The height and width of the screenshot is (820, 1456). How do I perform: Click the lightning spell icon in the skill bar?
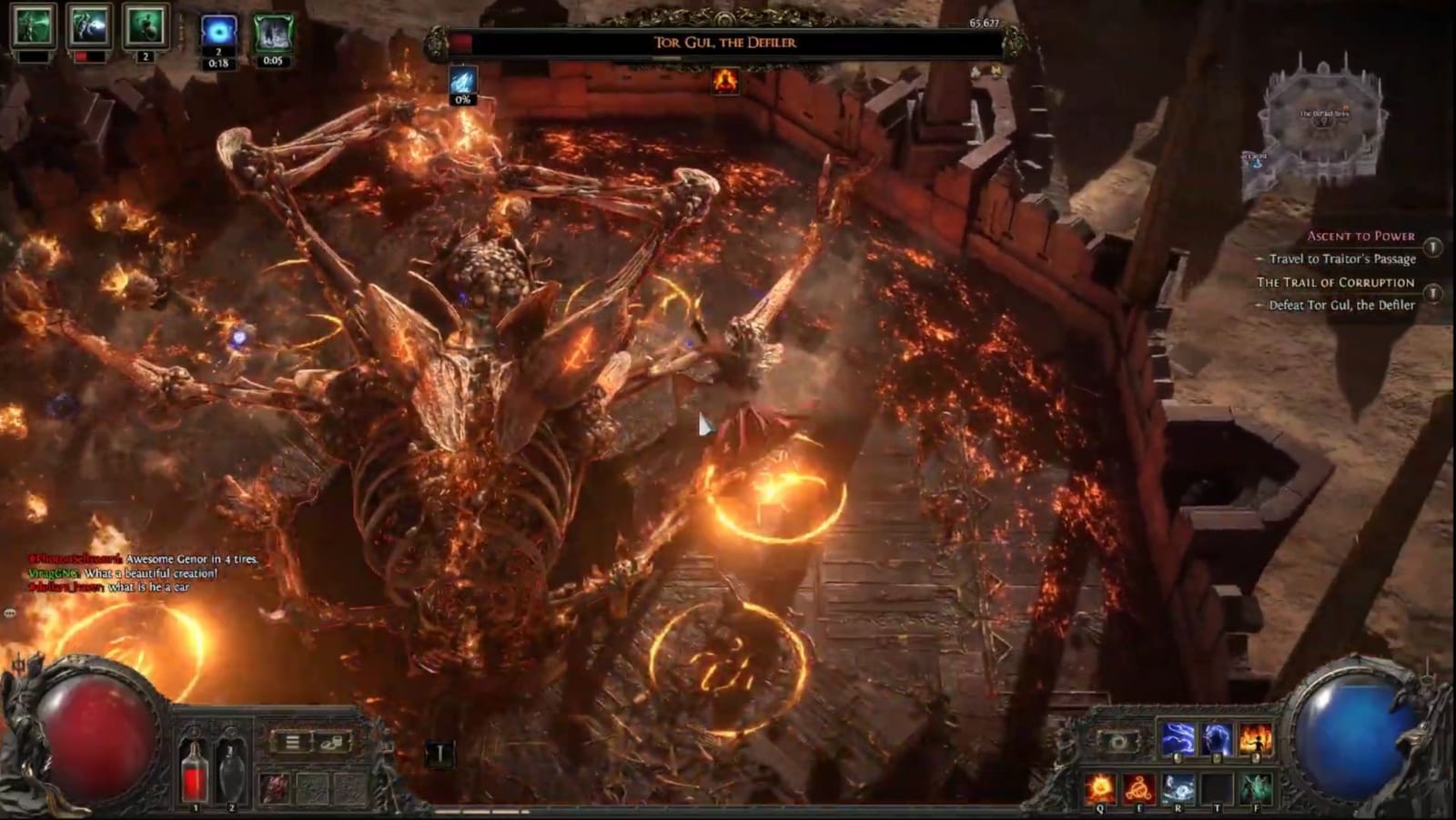(x=1177, y=738)
